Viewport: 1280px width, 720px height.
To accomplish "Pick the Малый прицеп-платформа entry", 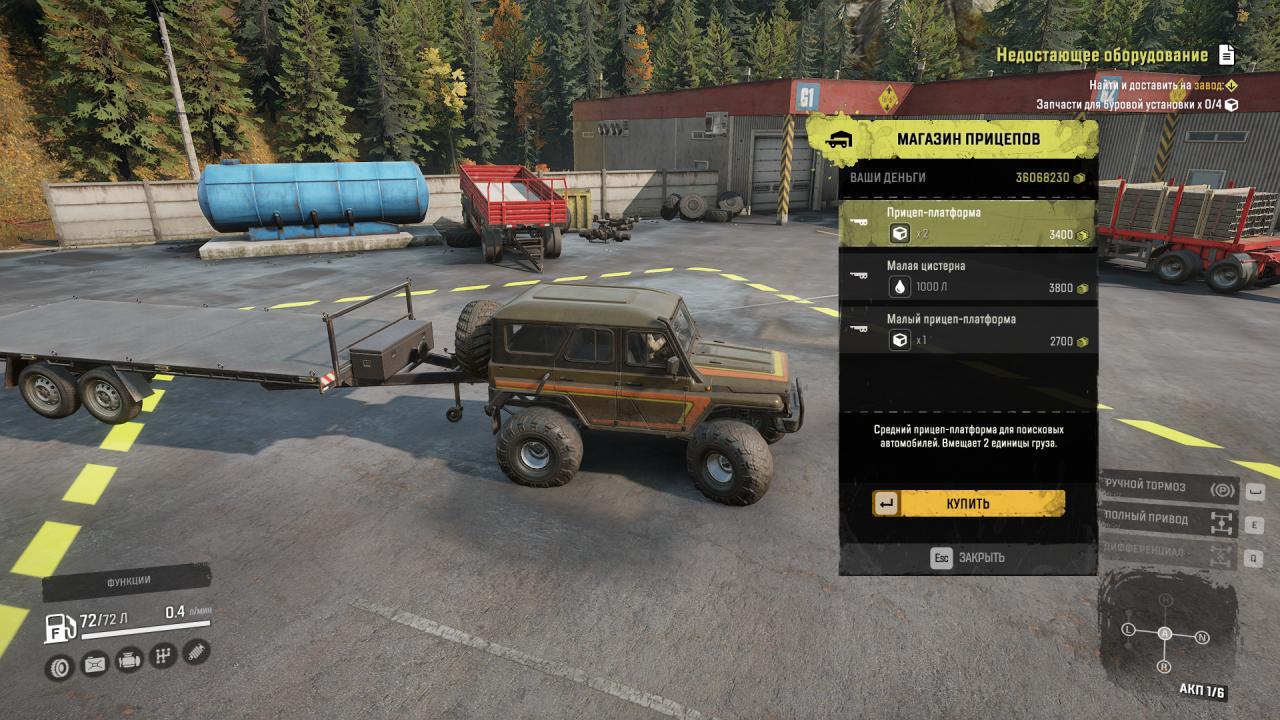I will (x=966, y=331).
